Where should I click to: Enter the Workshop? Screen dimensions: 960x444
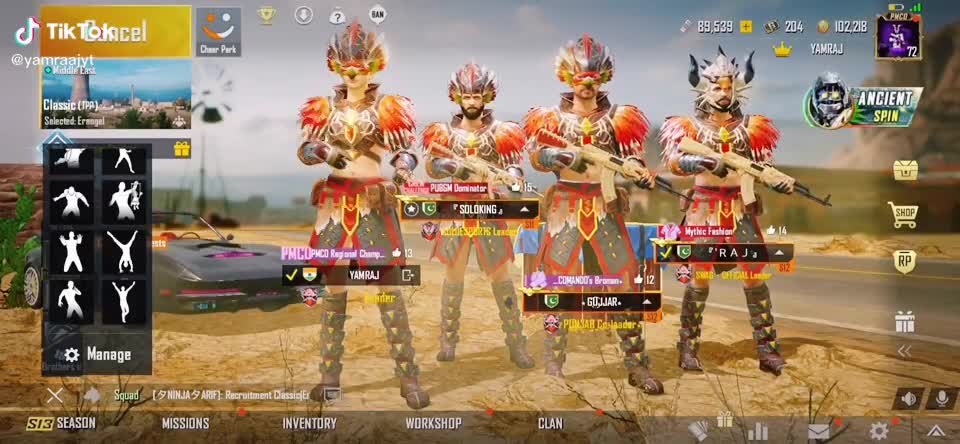click(433, 423)
